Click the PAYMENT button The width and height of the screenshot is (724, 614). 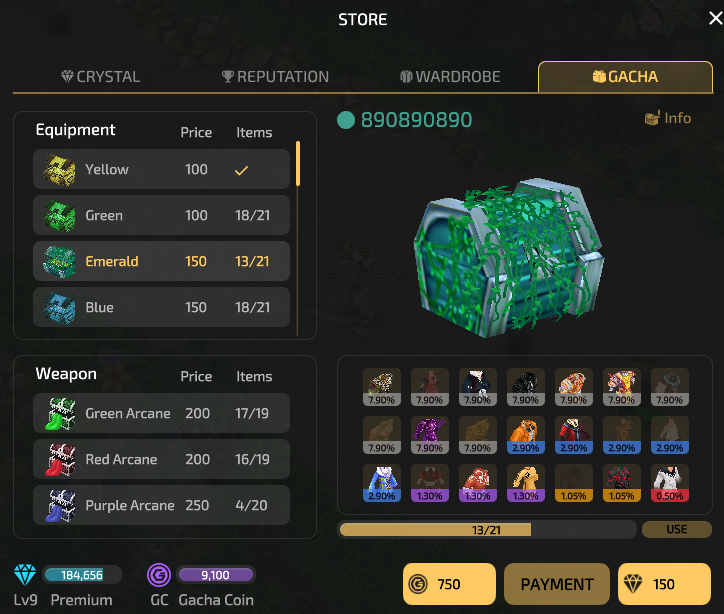pyautogui.click(x=557, y=584)
